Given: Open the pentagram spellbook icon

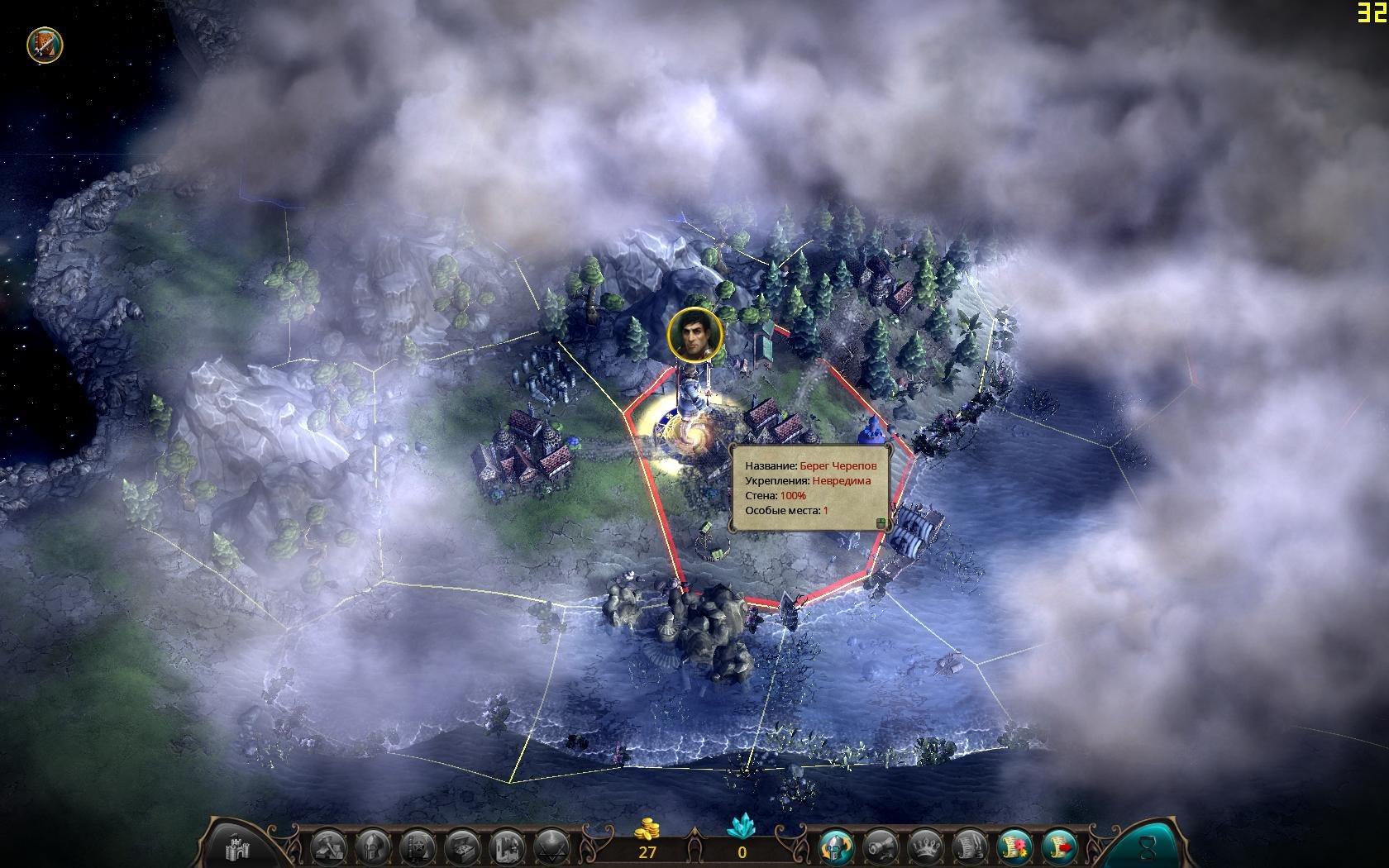Looking at the screenshot, I should click(417, 847).
